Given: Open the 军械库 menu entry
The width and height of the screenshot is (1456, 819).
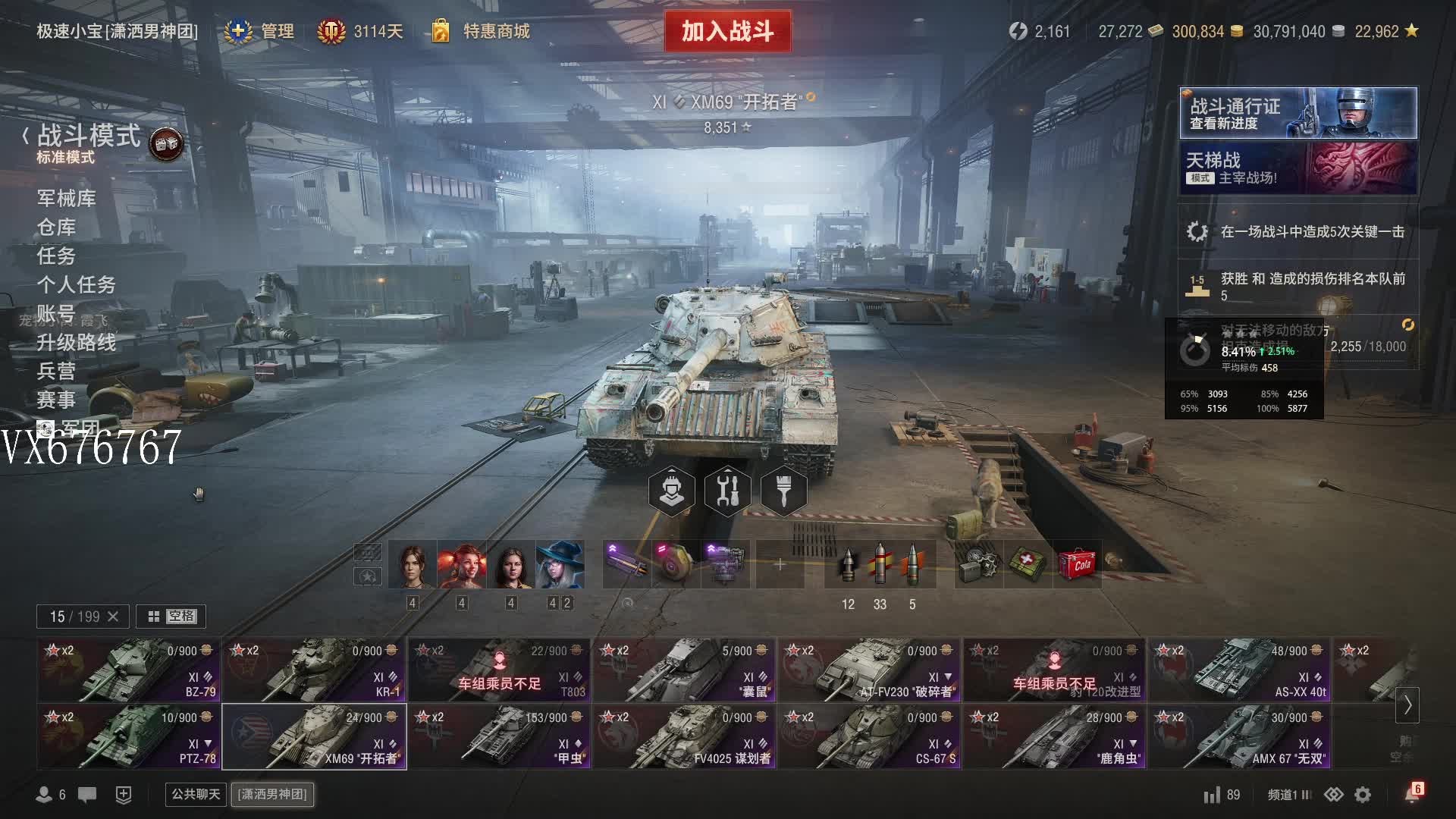Looking at the screenshot, I should (66, 199).
